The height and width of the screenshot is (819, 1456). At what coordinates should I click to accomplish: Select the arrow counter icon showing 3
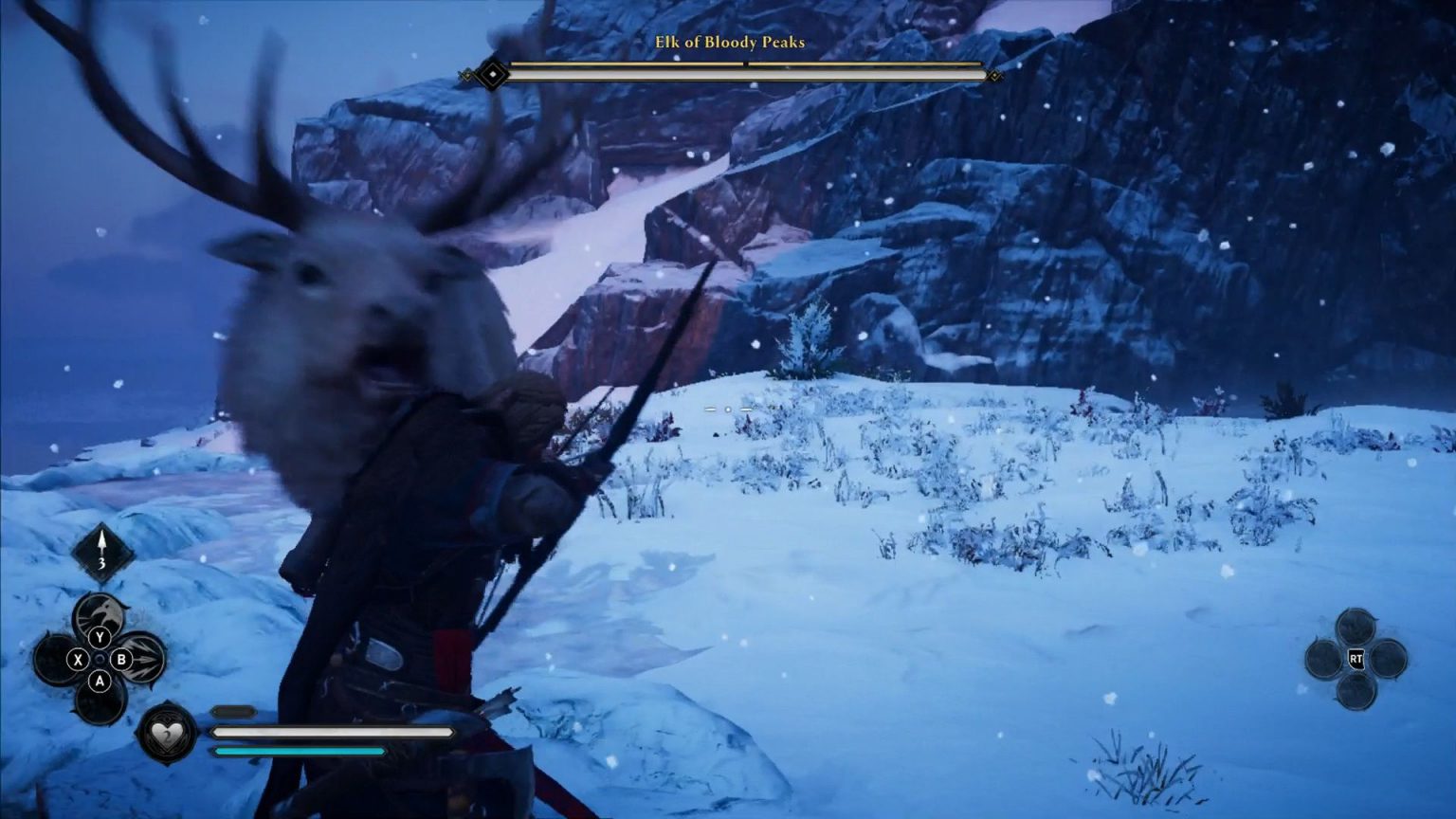(101, 547)
